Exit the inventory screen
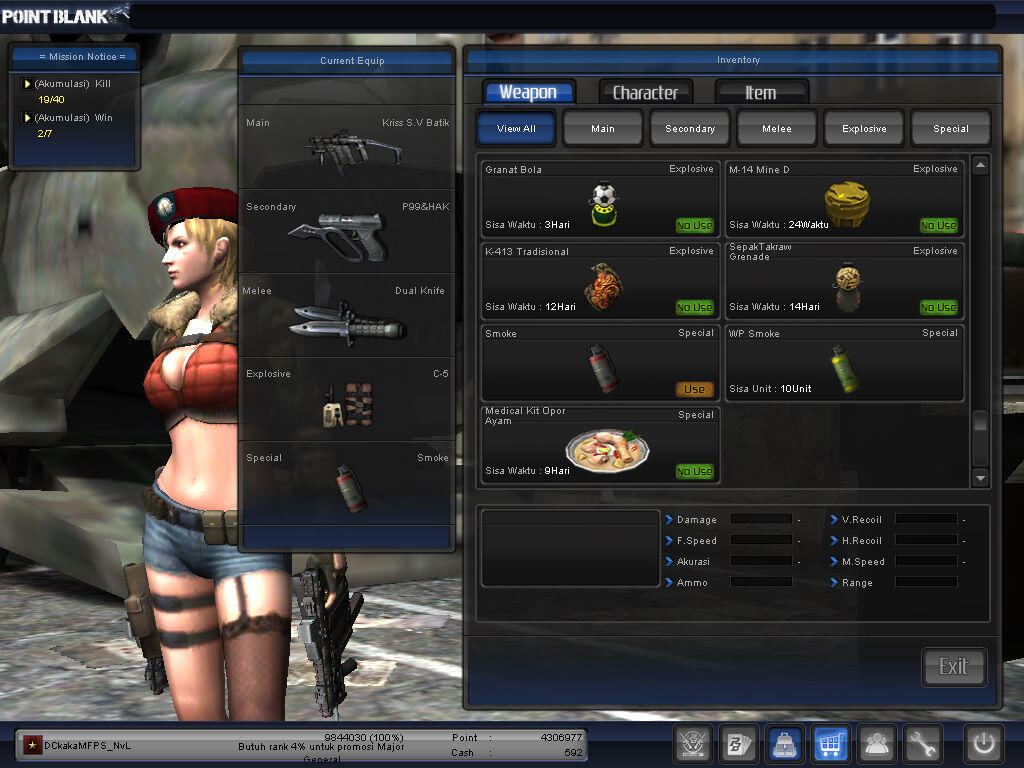Screen dimensions: 1024x768 [x=953, y=667]
